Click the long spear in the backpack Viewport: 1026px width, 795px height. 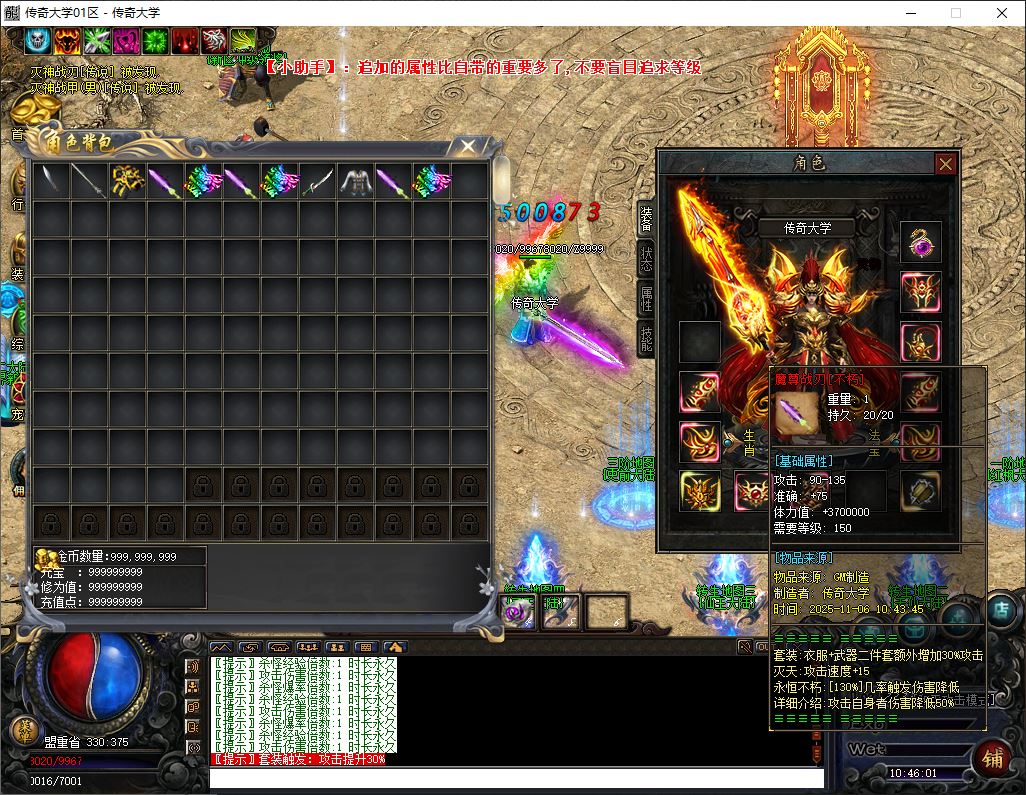pos(89,181)
